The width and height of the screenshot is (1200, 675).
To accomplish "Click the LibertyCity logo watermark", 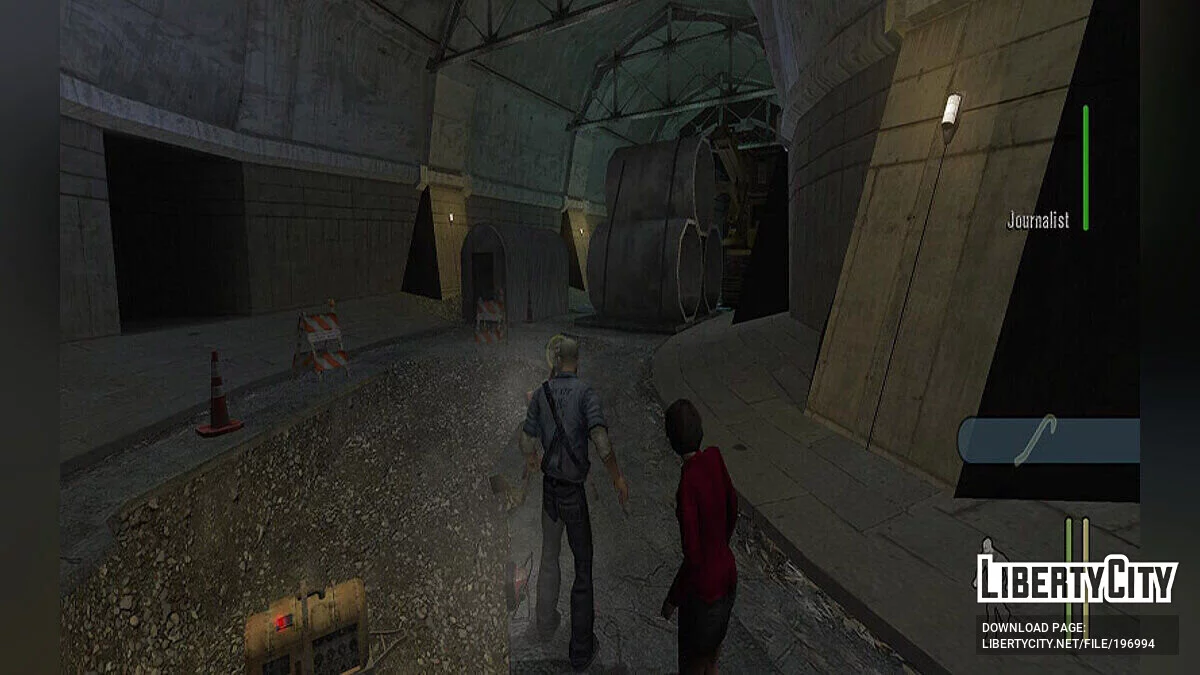I will [1075, 579].
